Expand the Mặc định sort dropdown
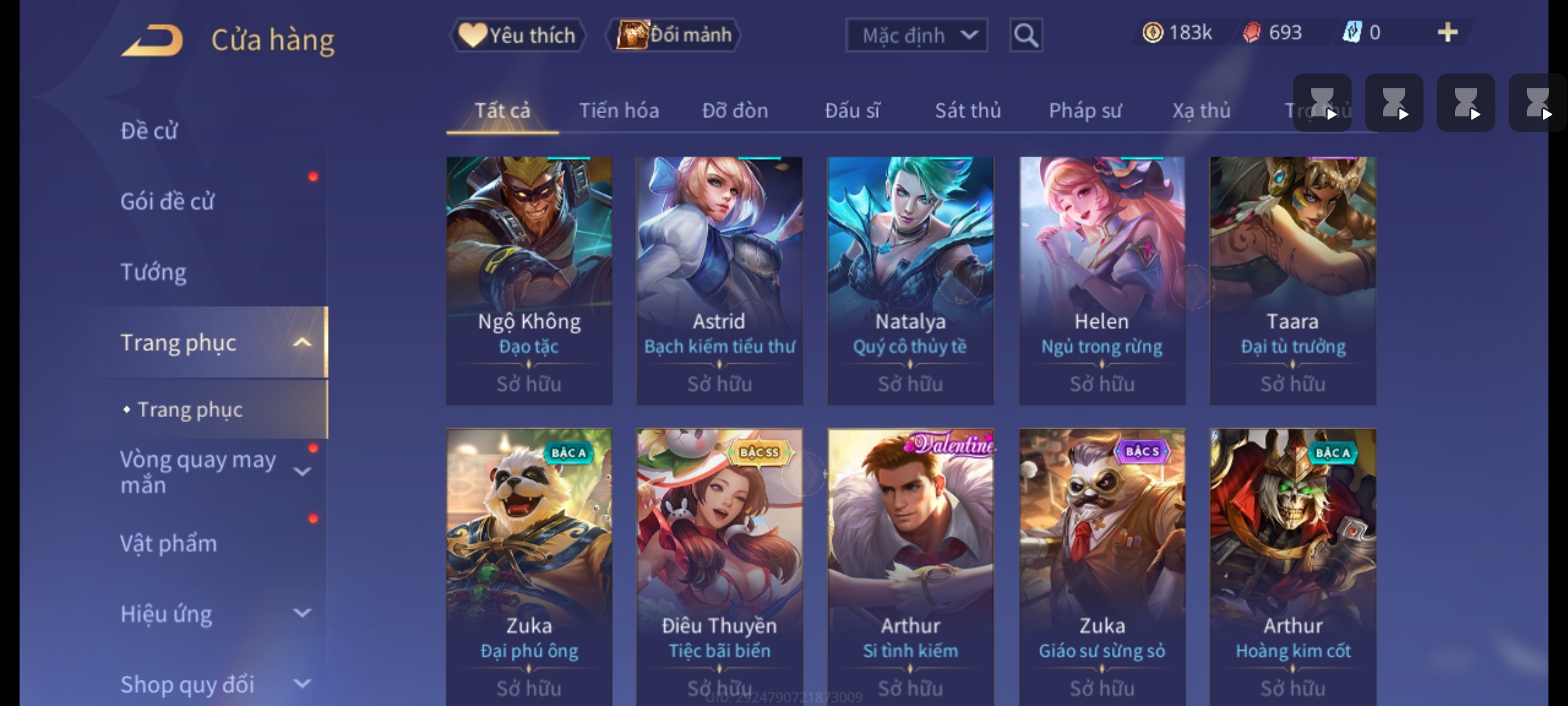1568x706 pixels. tap(916, 35)
